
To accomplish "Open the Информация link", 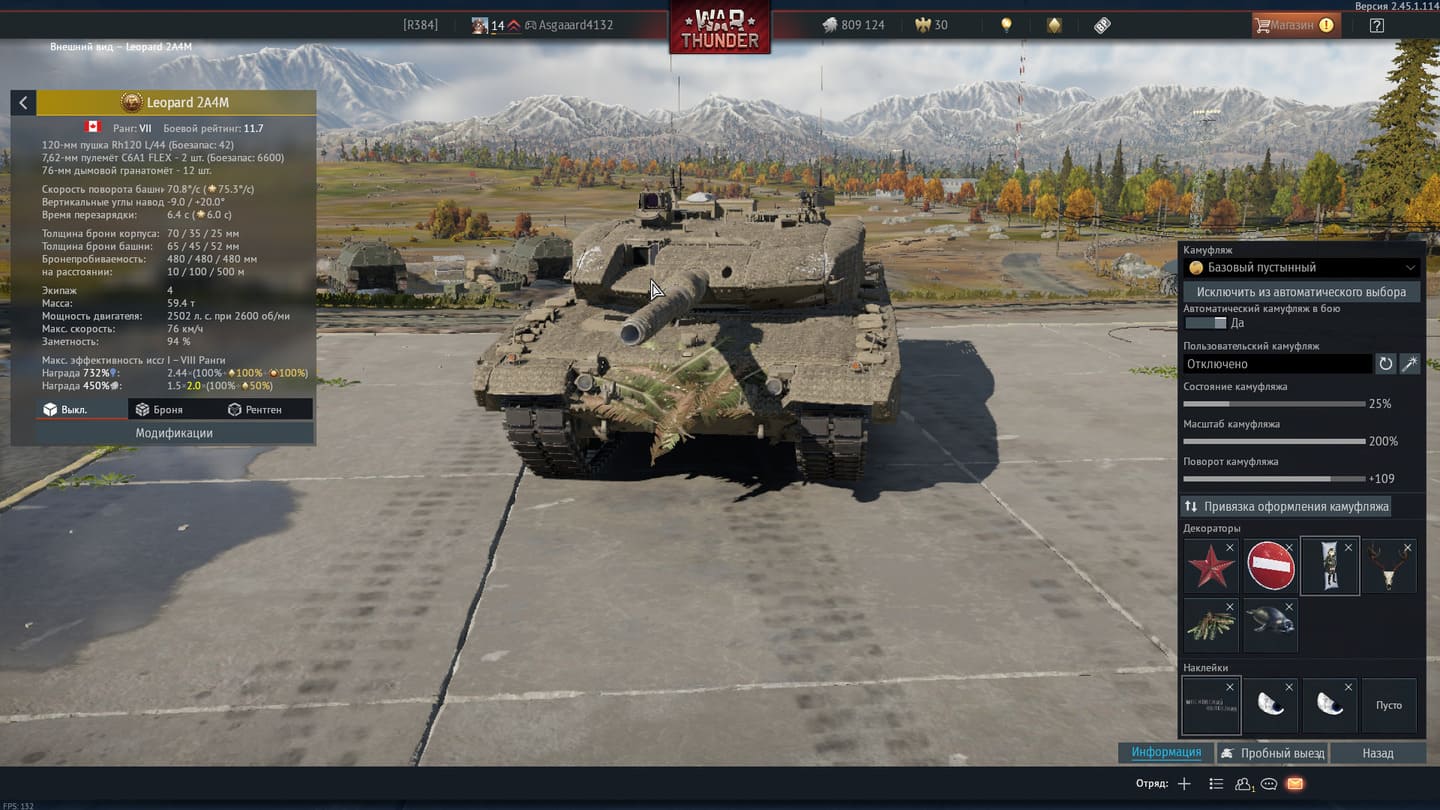I will coord(1166,752).
